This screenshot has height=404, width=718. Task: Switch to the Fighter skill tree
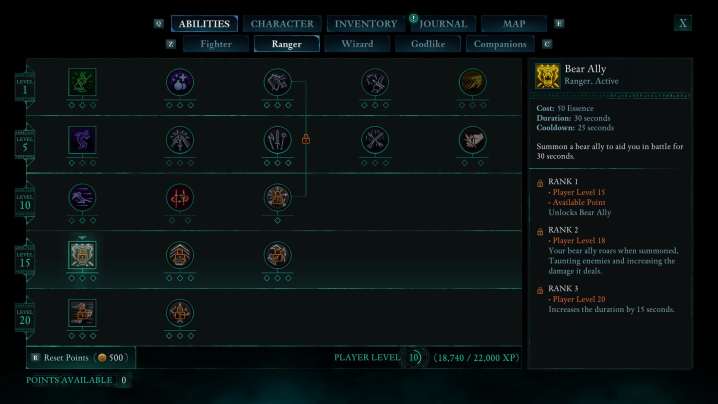click(216, 44)
